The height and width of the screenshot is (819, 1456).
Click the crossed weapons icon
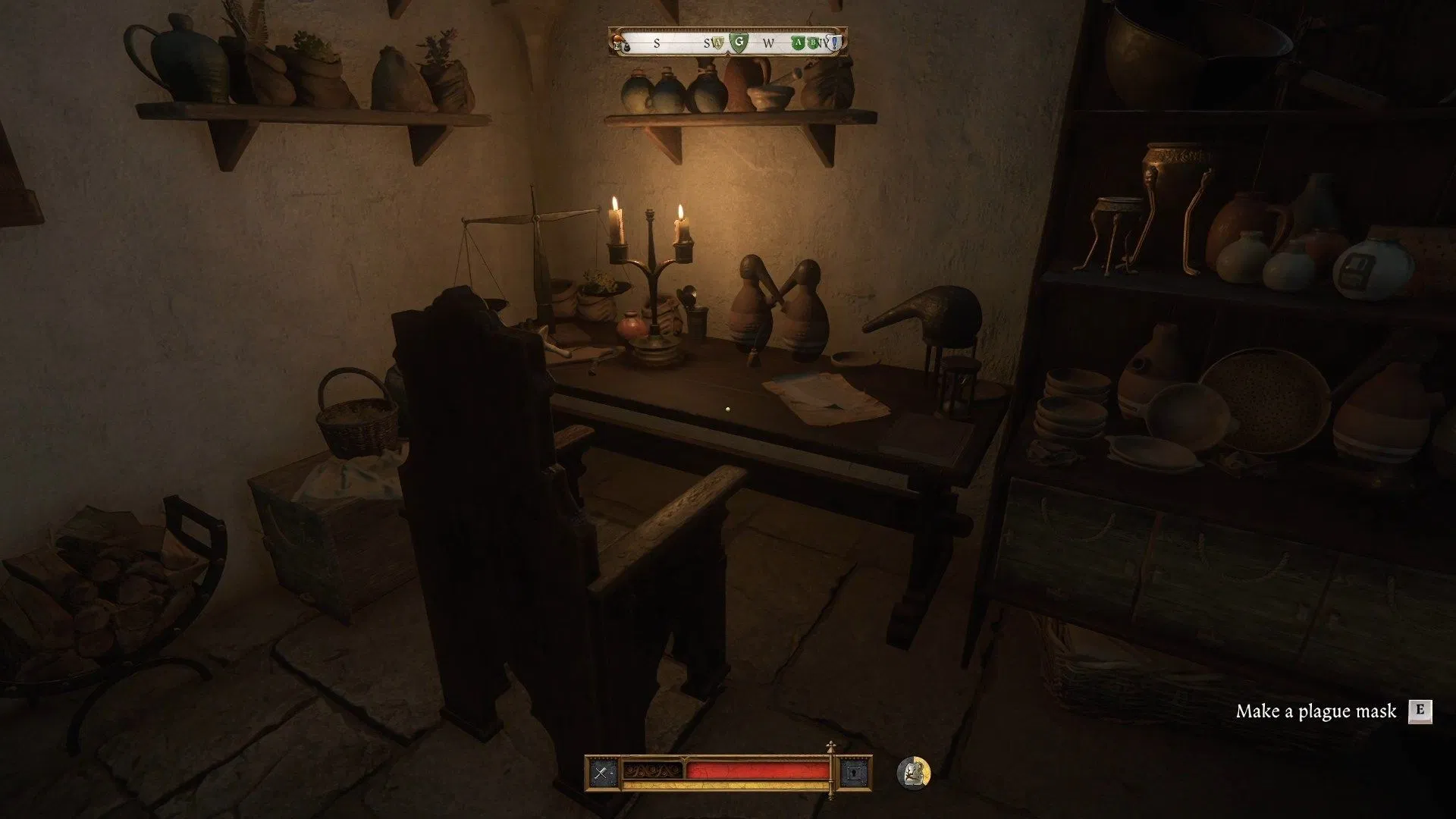click(604, 773)
